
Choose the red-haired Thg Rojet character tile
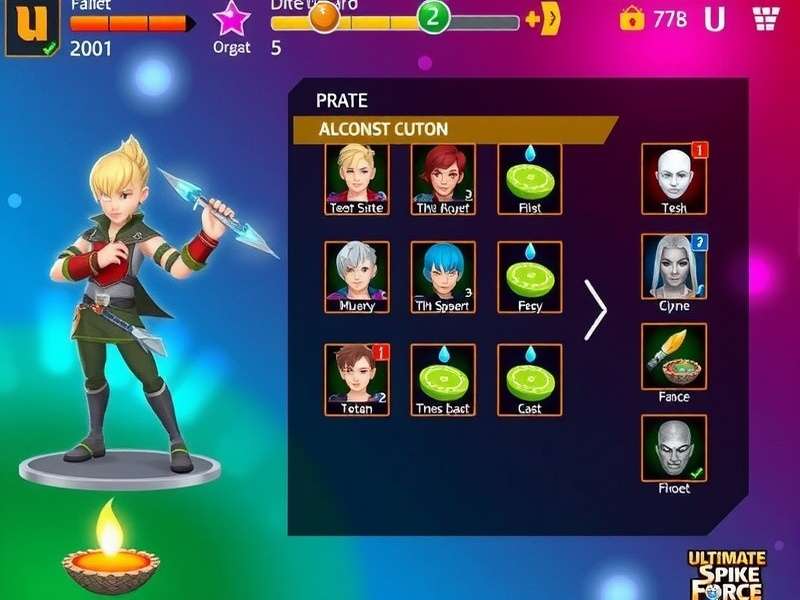pyautogui.click(x=443, y=178)
